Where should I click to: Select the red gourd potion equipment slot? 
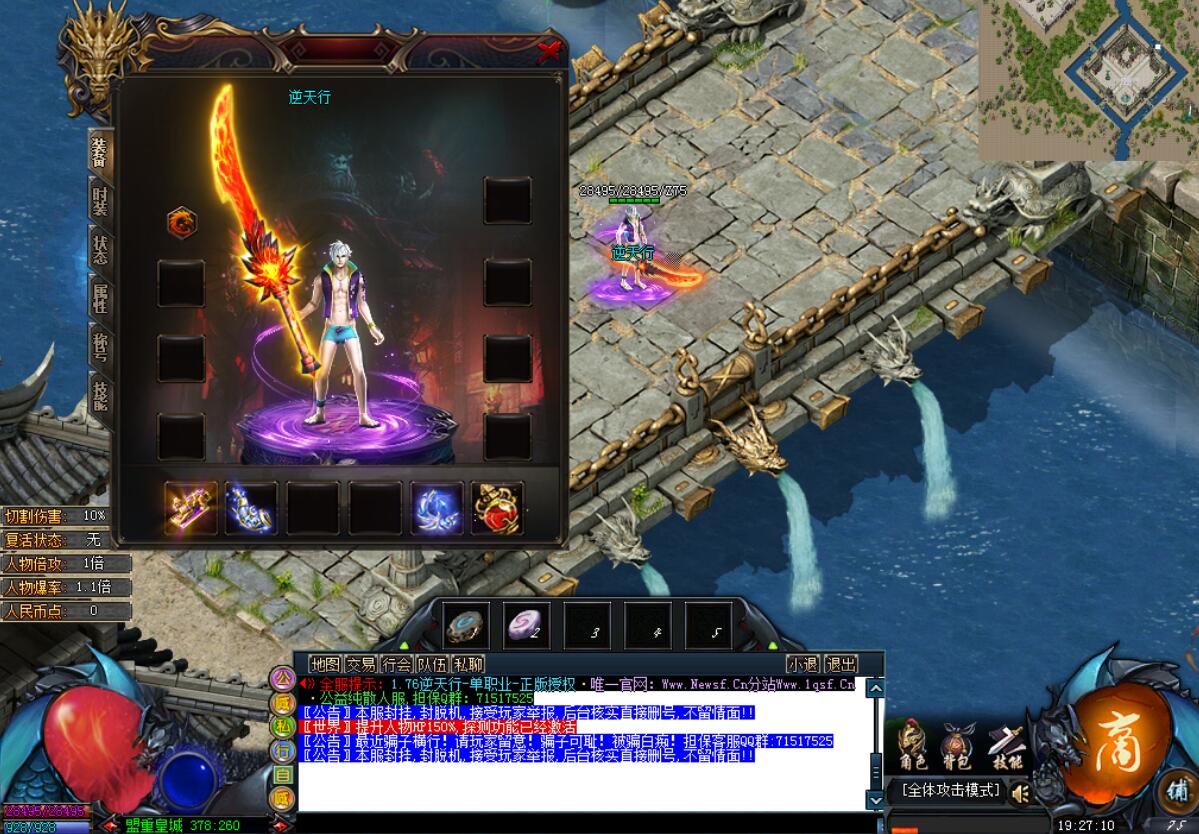click(497, 508)
